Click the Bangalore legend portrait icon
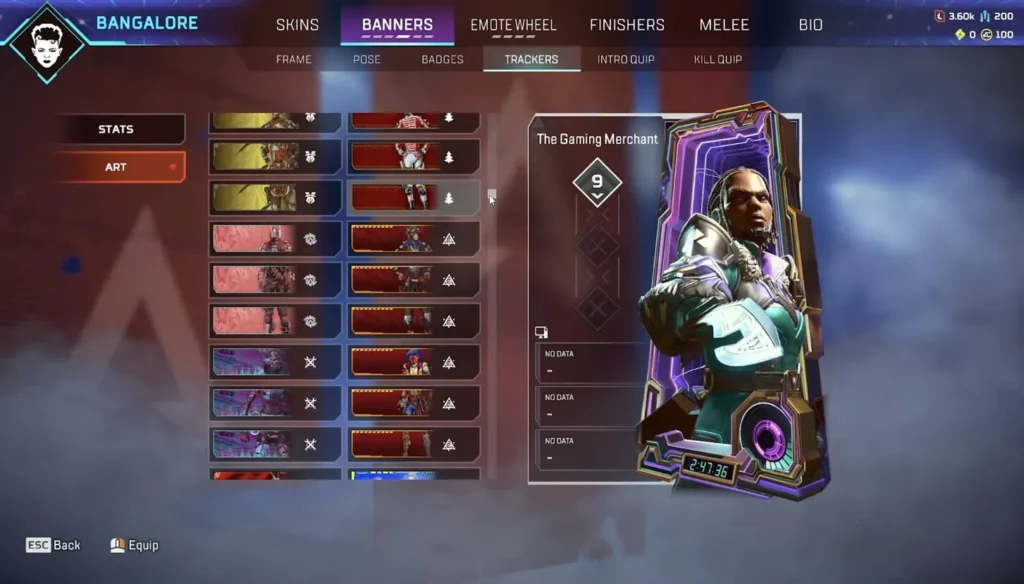Image resolution: width=1024 pixels, height=584 pixels. coord(47,41)
